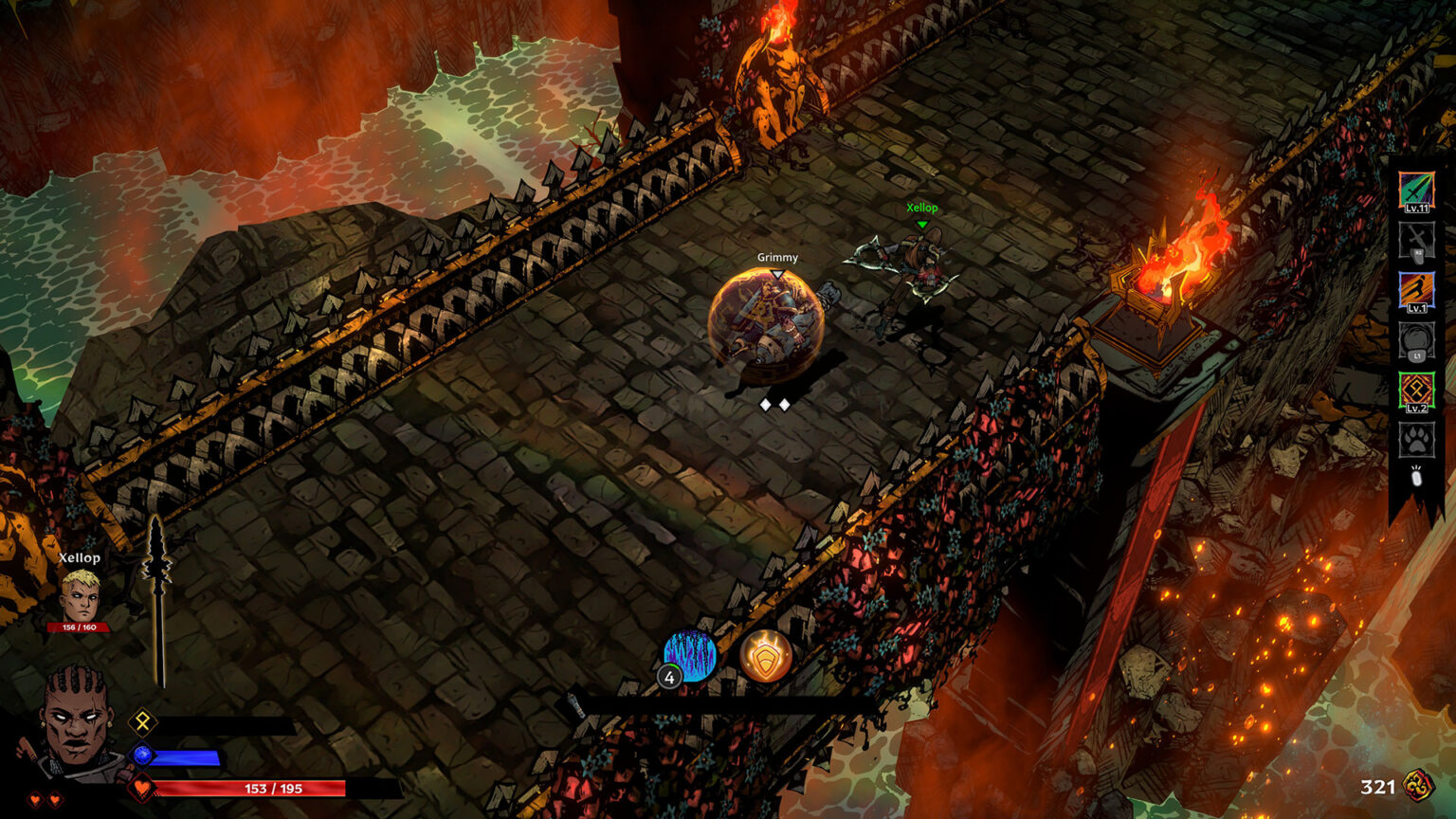This screenshot has width=1456, height=819.
Task: Click the 153/195 health bar
Action: 275,786
